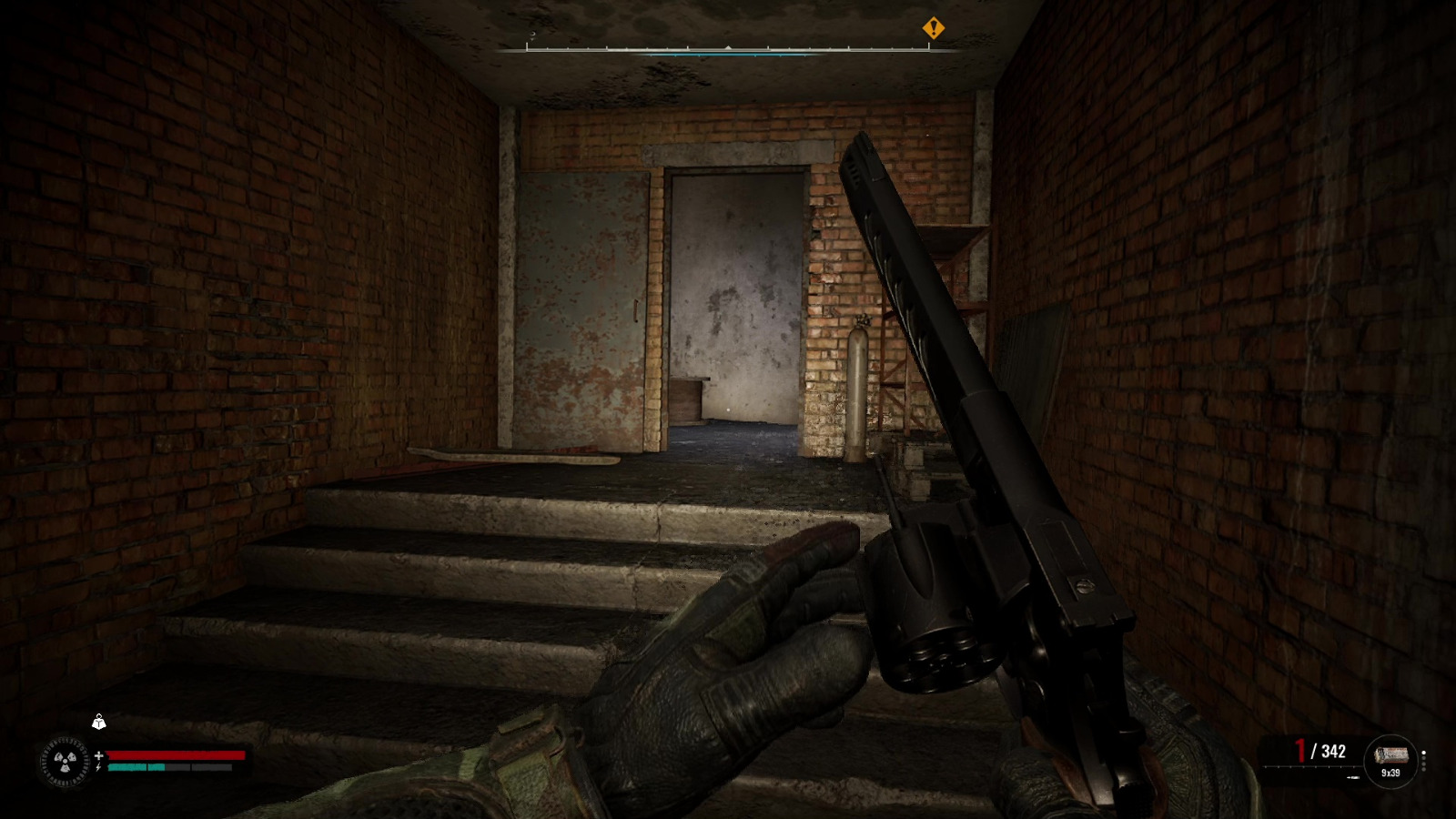This screenshot has width=1456, height=819.
Task: Select the bottom ammo selector dot
Action: [x=1423, y=769]
